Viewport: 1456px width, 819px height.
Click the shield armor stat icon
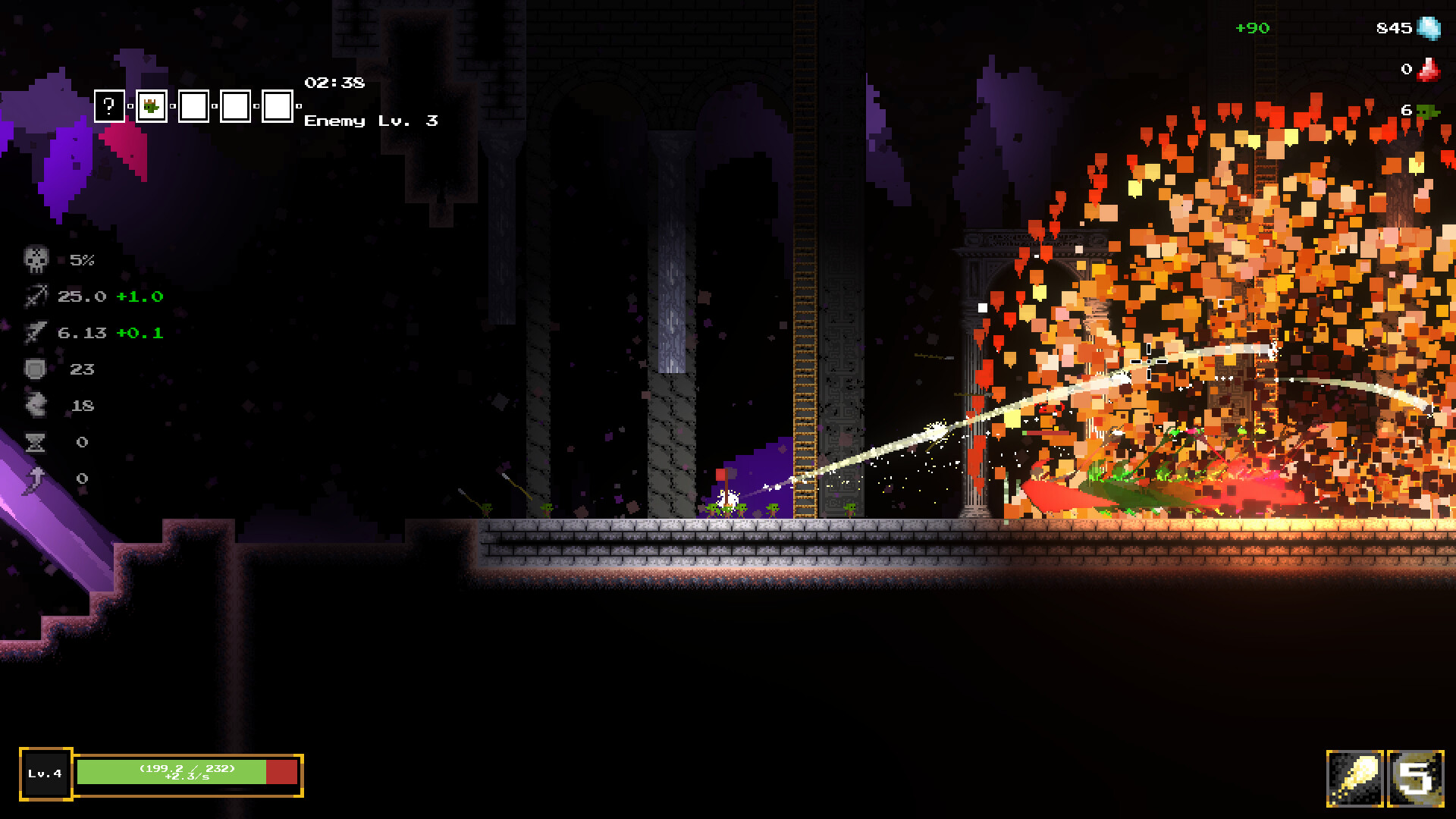[x=36, y=369]
